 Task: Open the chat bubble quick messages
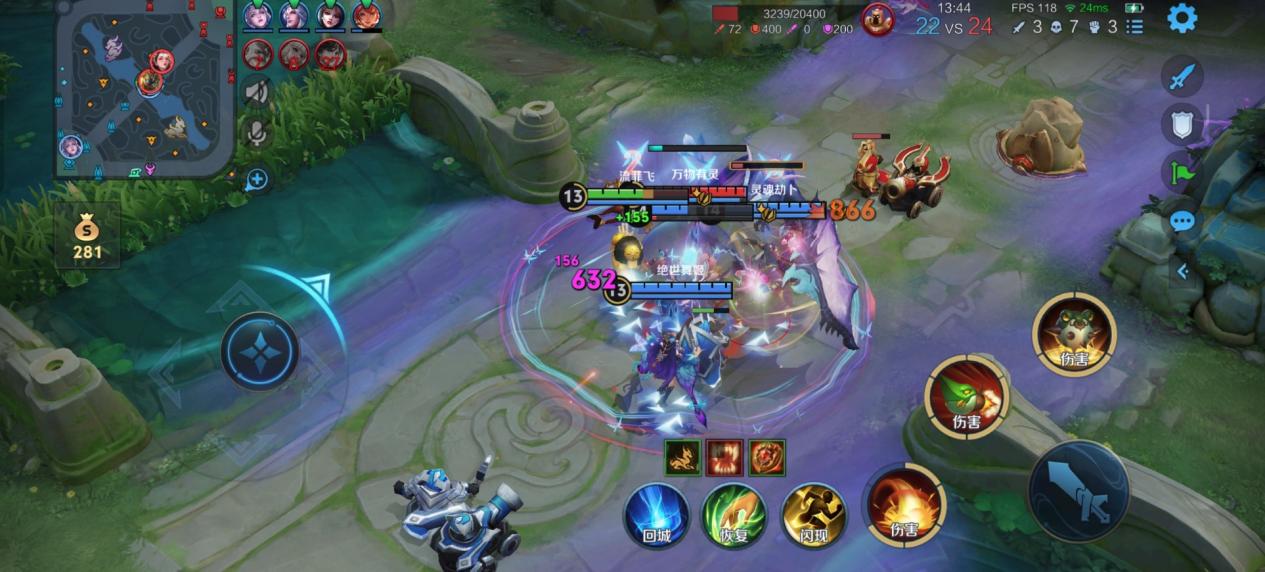[1182, 221]
